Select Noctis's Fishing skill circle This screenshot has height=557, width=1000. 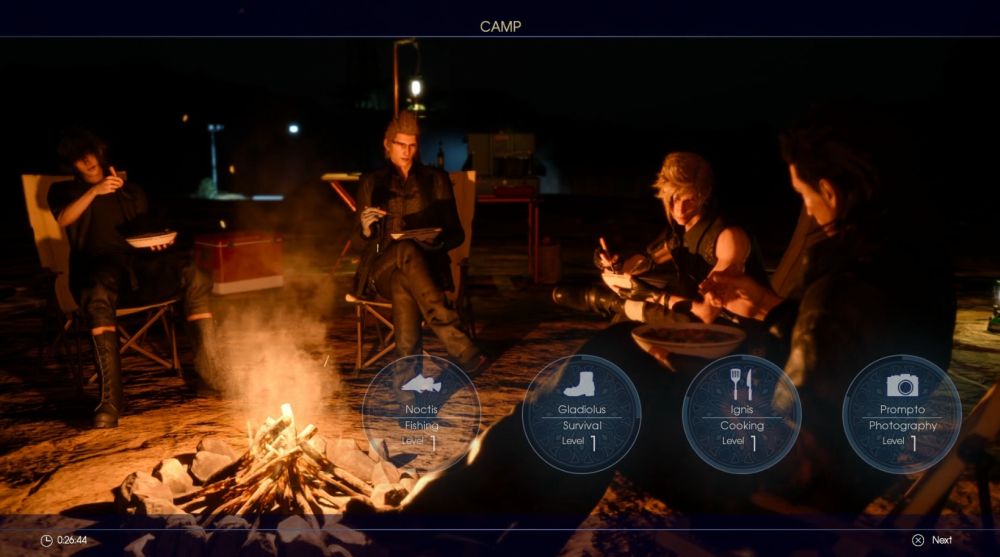point(421,413)
